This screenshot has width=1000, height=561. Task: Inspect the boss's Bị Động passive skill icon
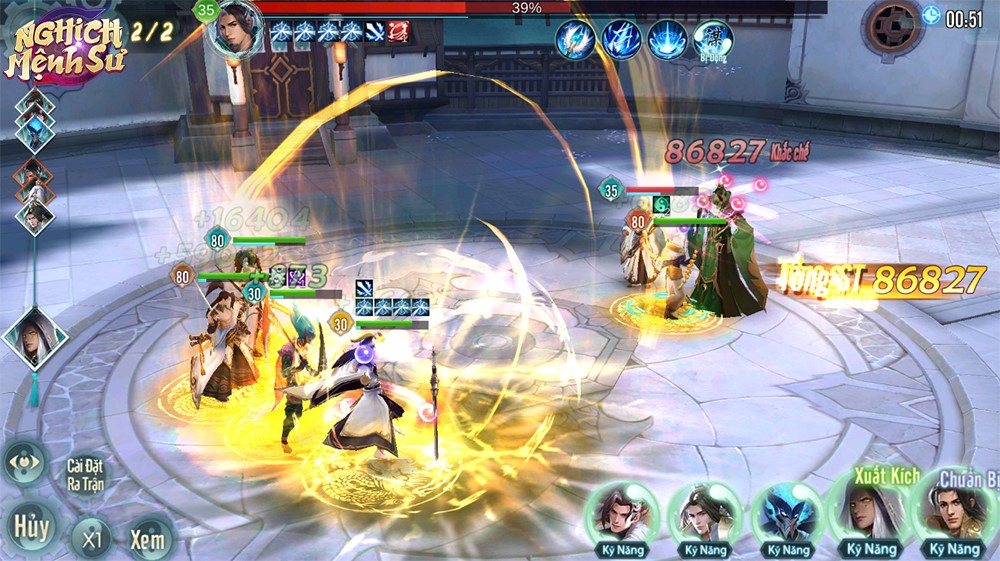click(x=713, y=40)
